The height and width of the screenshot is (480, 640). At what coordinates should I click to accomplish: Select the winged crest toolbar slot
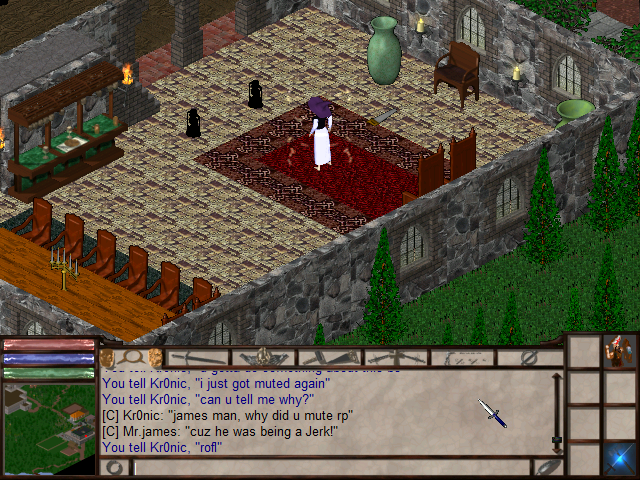tap(264, 357)
